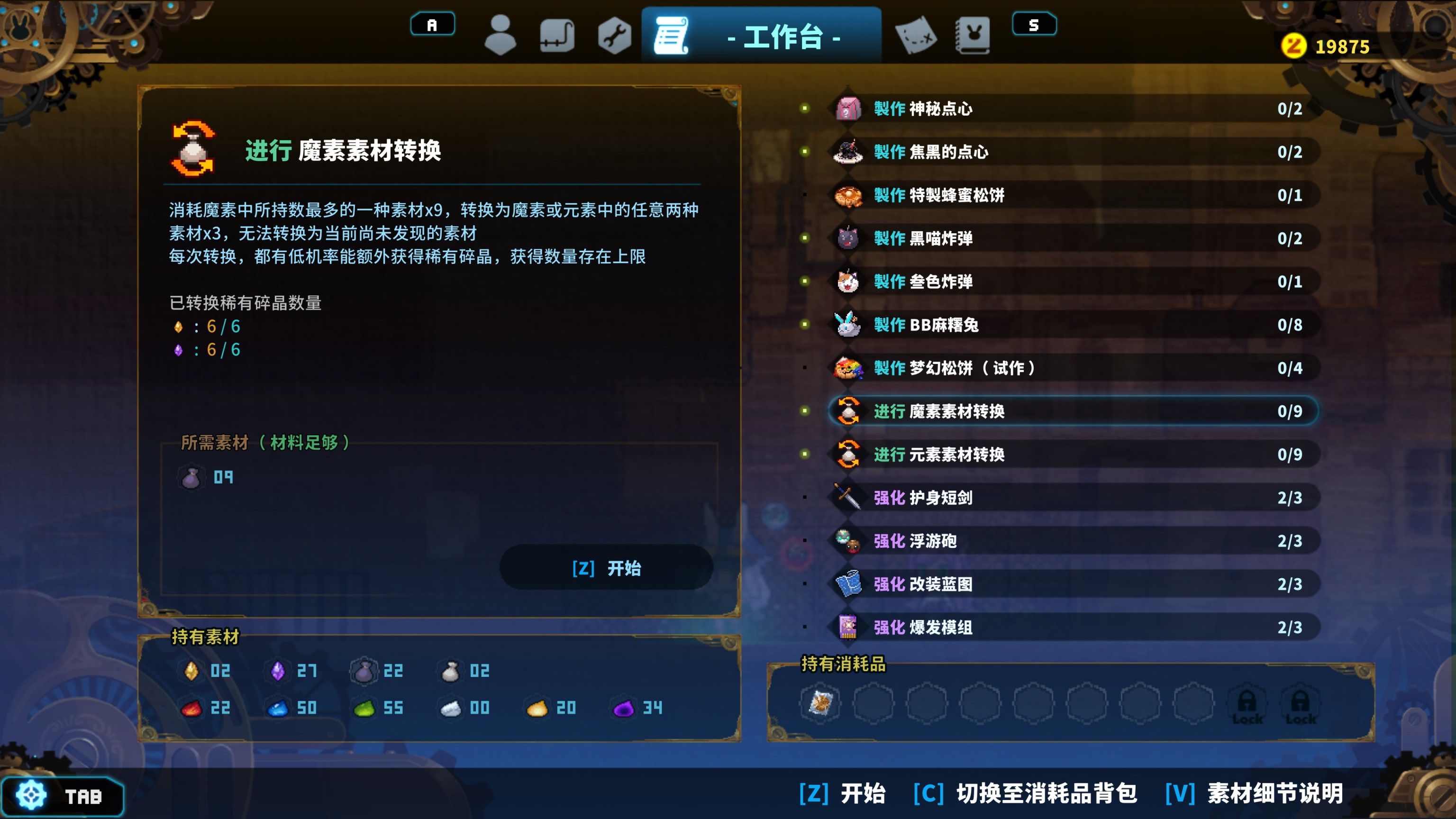Screen dimensions: 1456x819
Task: Select the wrench equipment icon at top
Action: [x=615, y=35]
